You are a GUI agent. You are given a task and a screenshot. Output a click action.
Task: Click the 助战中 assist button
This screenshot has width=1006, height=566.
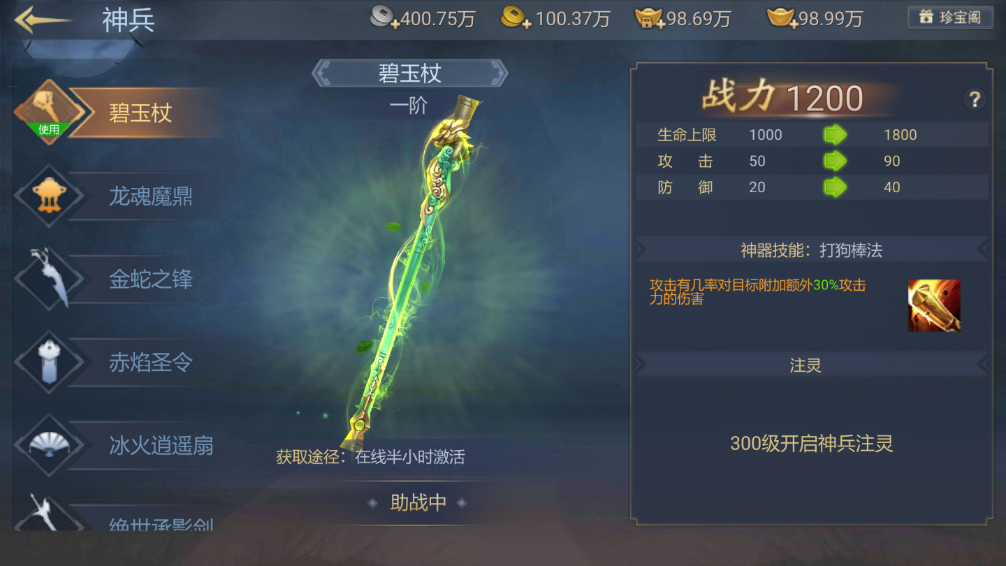pos(417,502)
